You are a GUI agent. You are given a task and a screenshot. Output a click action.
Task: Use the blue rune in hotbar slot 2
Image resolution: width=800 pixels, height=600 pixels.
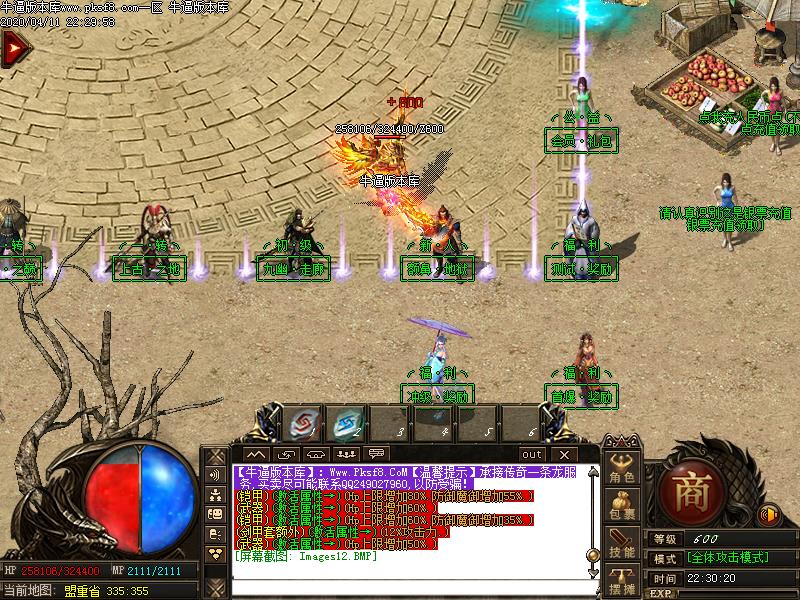pos(347,425)
